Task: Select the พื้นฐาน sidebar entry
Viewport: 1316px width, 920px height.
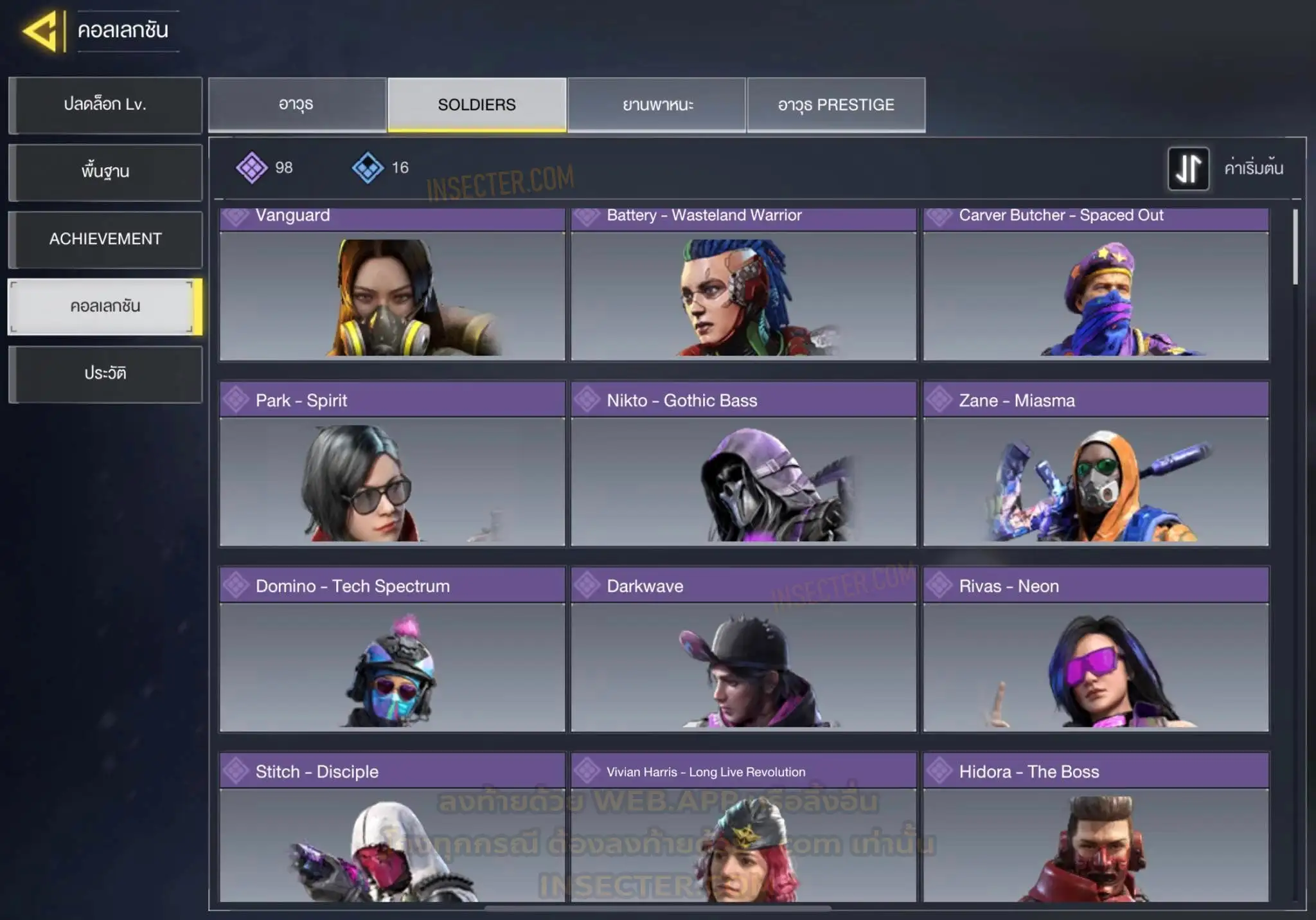Action: click(105, 172)
